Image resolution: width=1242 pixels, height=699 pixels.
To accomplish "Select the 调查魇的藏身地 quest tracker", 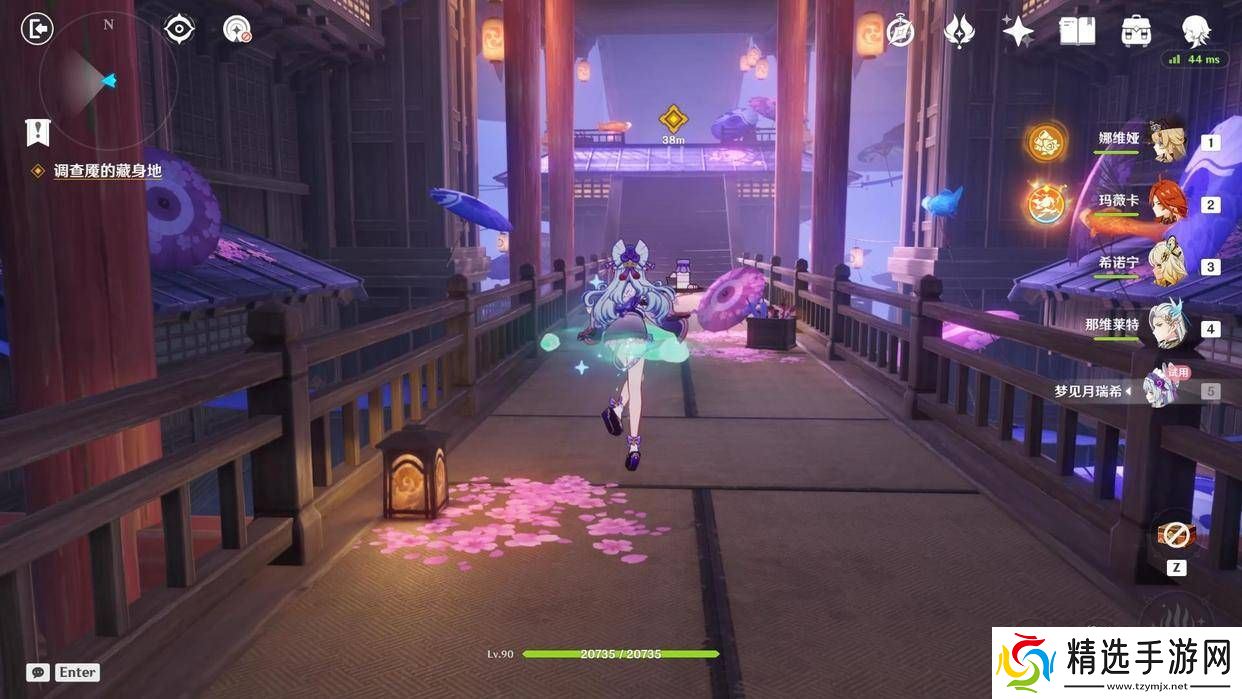I will tap(108, 171).
